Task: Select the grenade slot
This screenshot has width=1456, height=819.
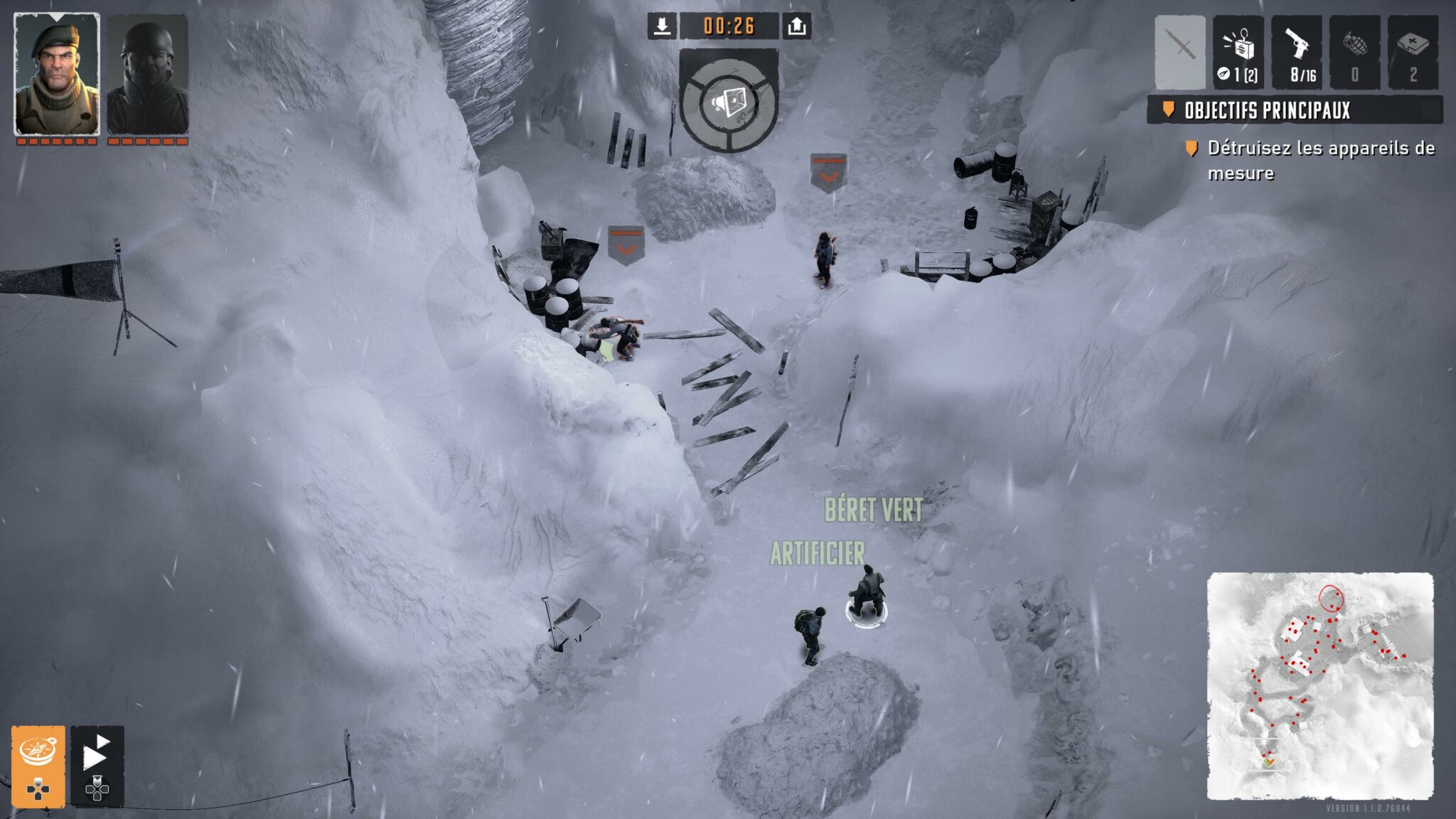Action: 1355,52
